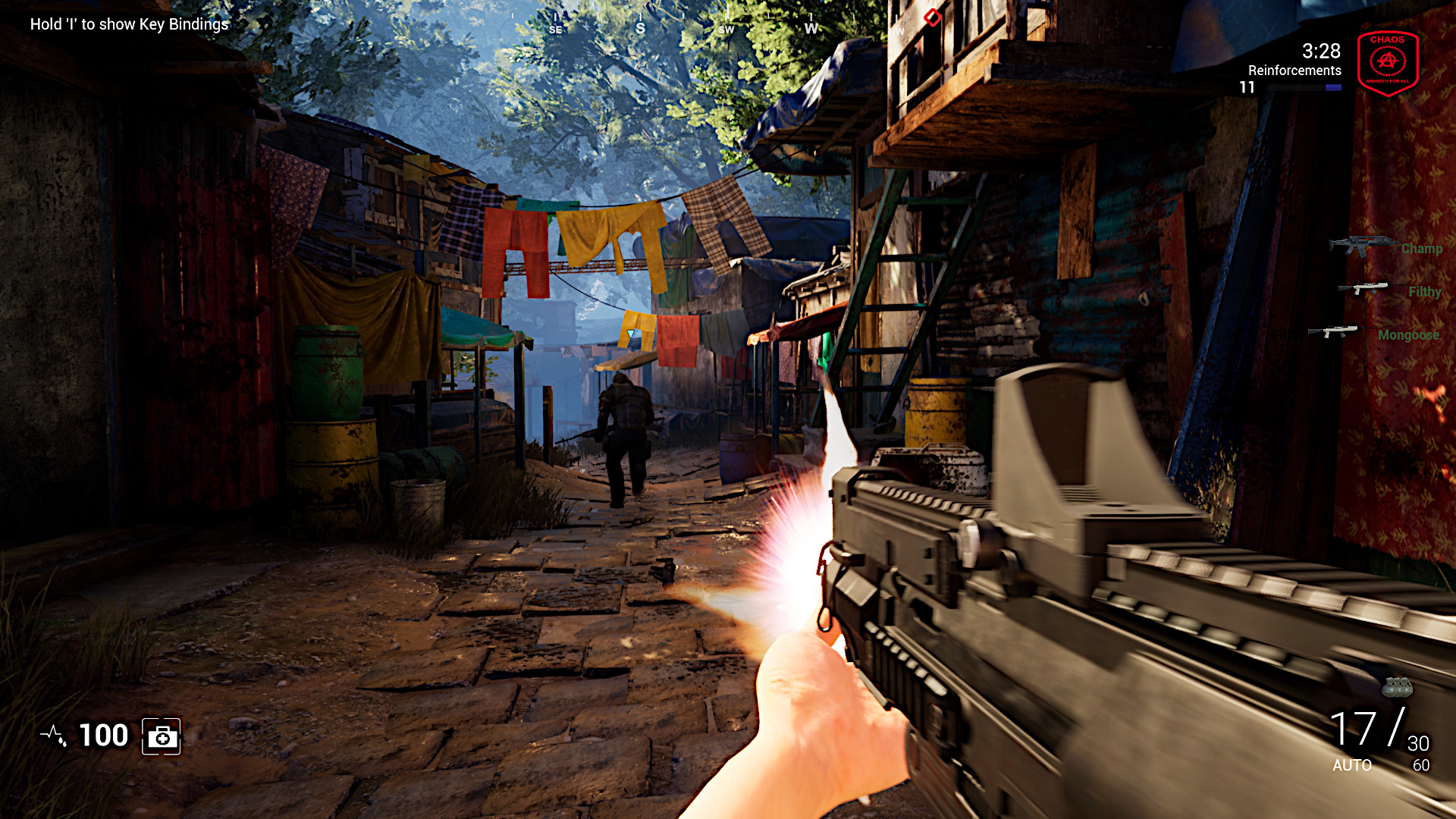The height and width of the screenshot is (819, 1456).
Task: Select the medkit icon beside health
Action: click(x=162, y=736)
